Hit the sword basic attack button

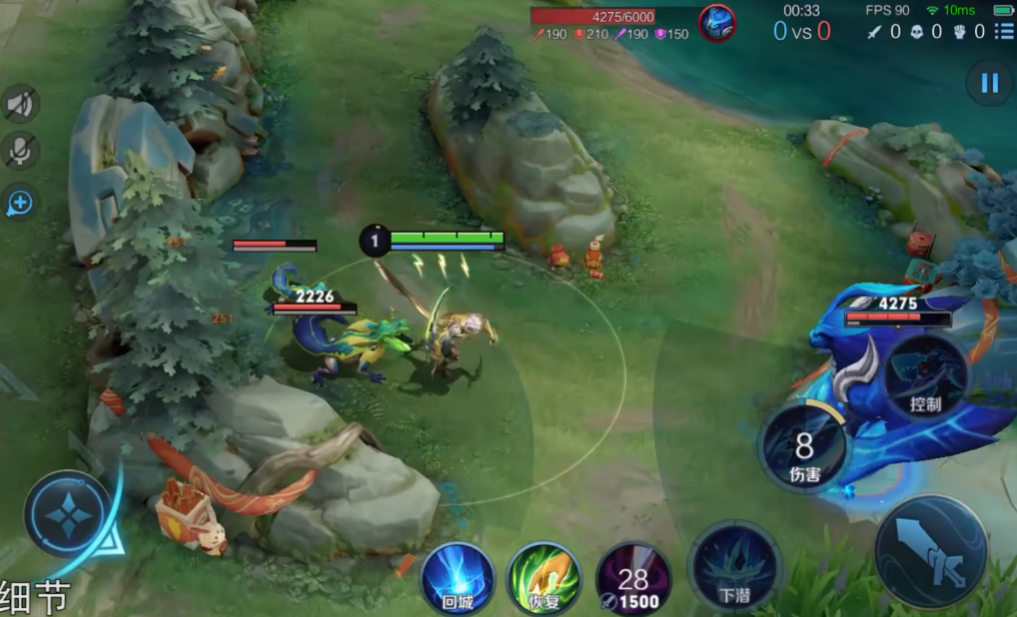[x=930, y=552]
